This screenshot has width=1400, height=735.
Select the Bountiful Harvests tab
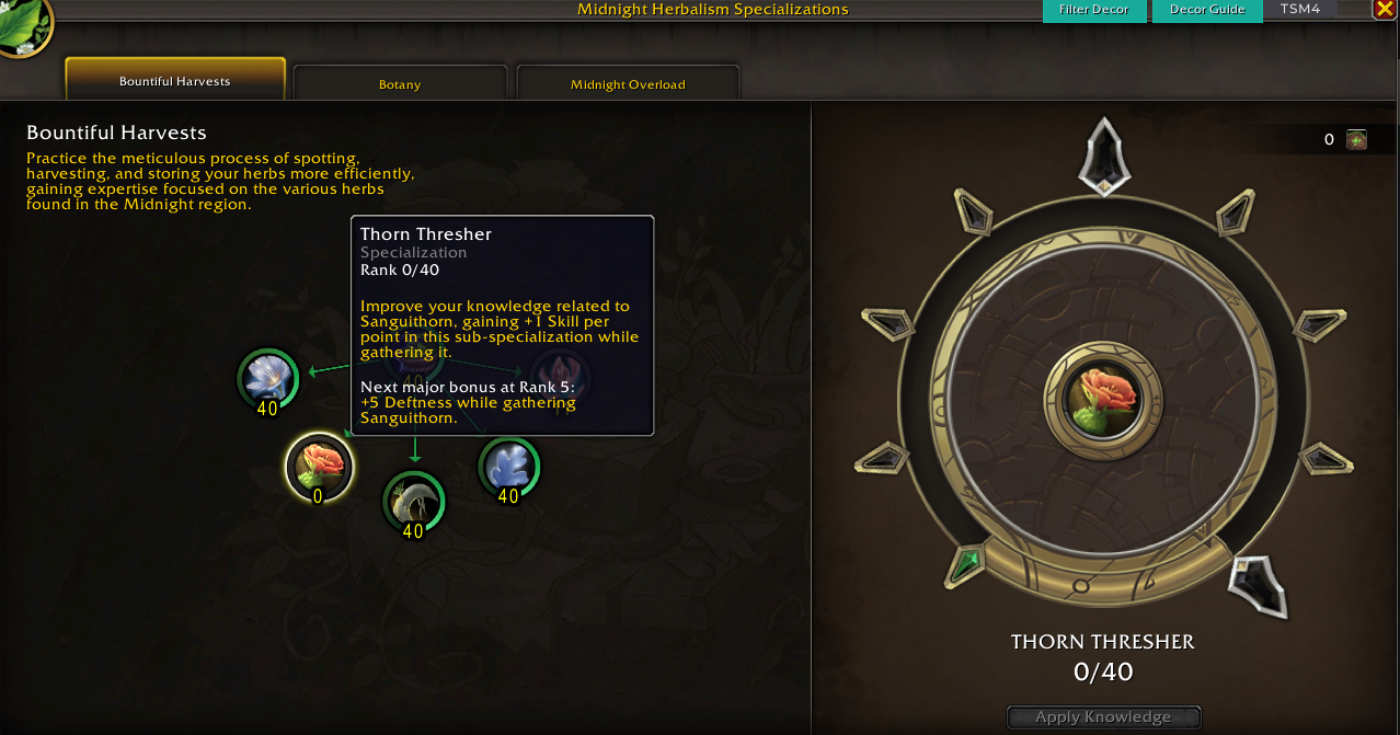click(x=175, y=81)
